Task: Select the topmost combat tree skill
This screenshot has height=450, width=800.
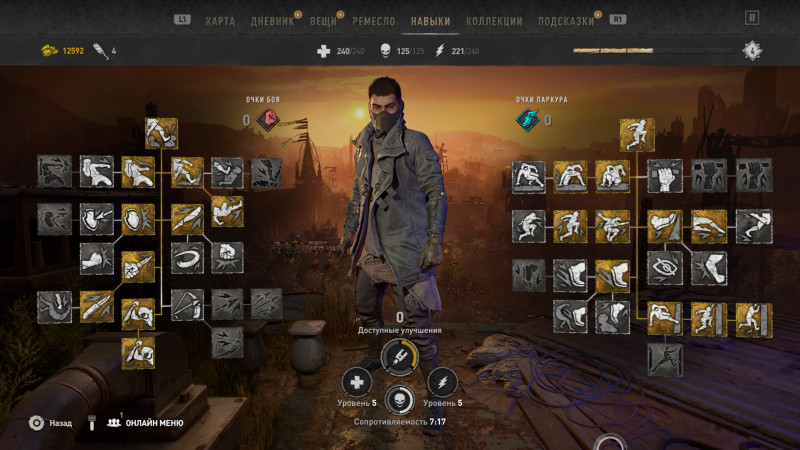Action: tap(161, 133)
